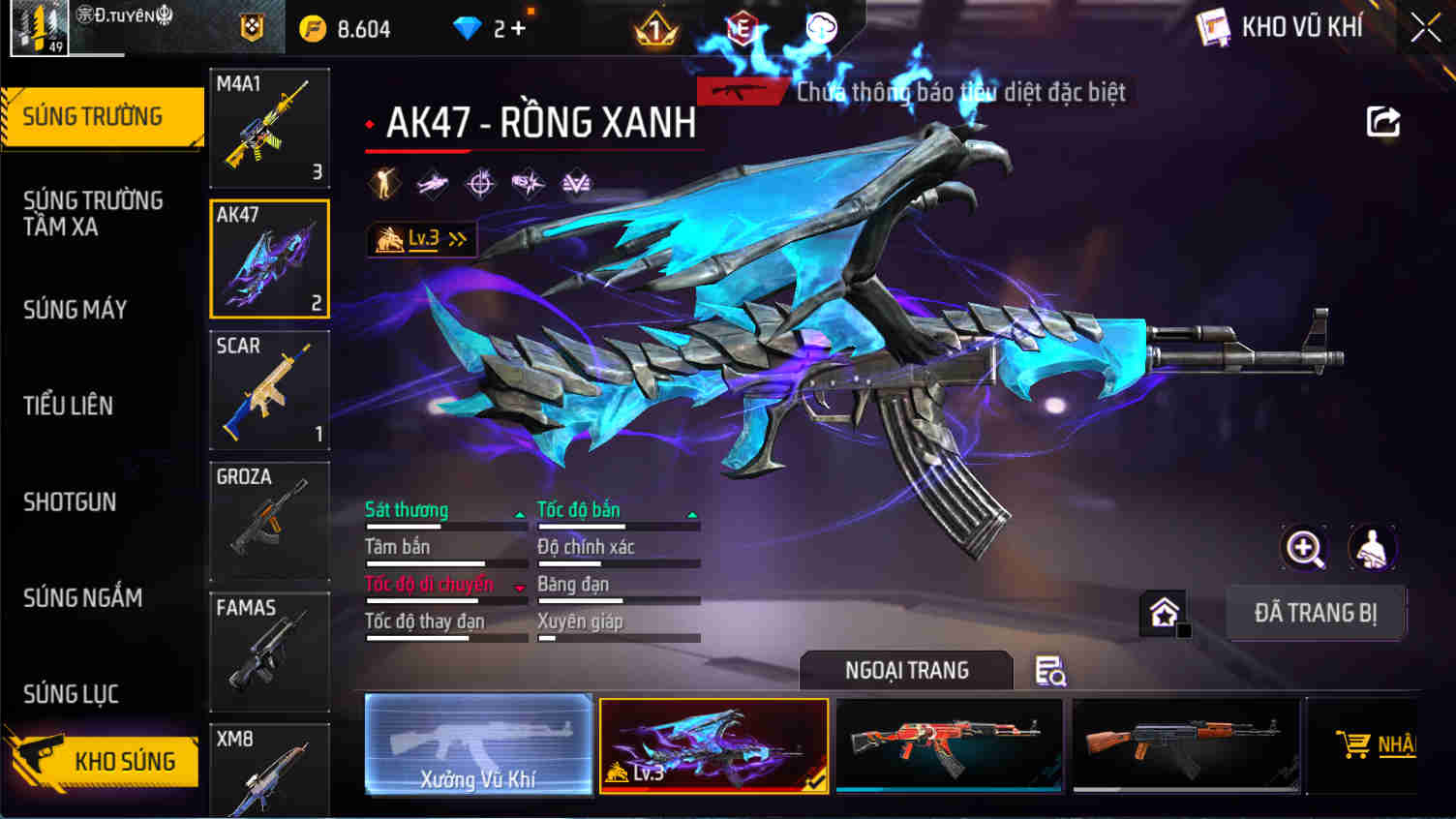Select the GROZA weapon thumbnail

[x=269, y=521]
